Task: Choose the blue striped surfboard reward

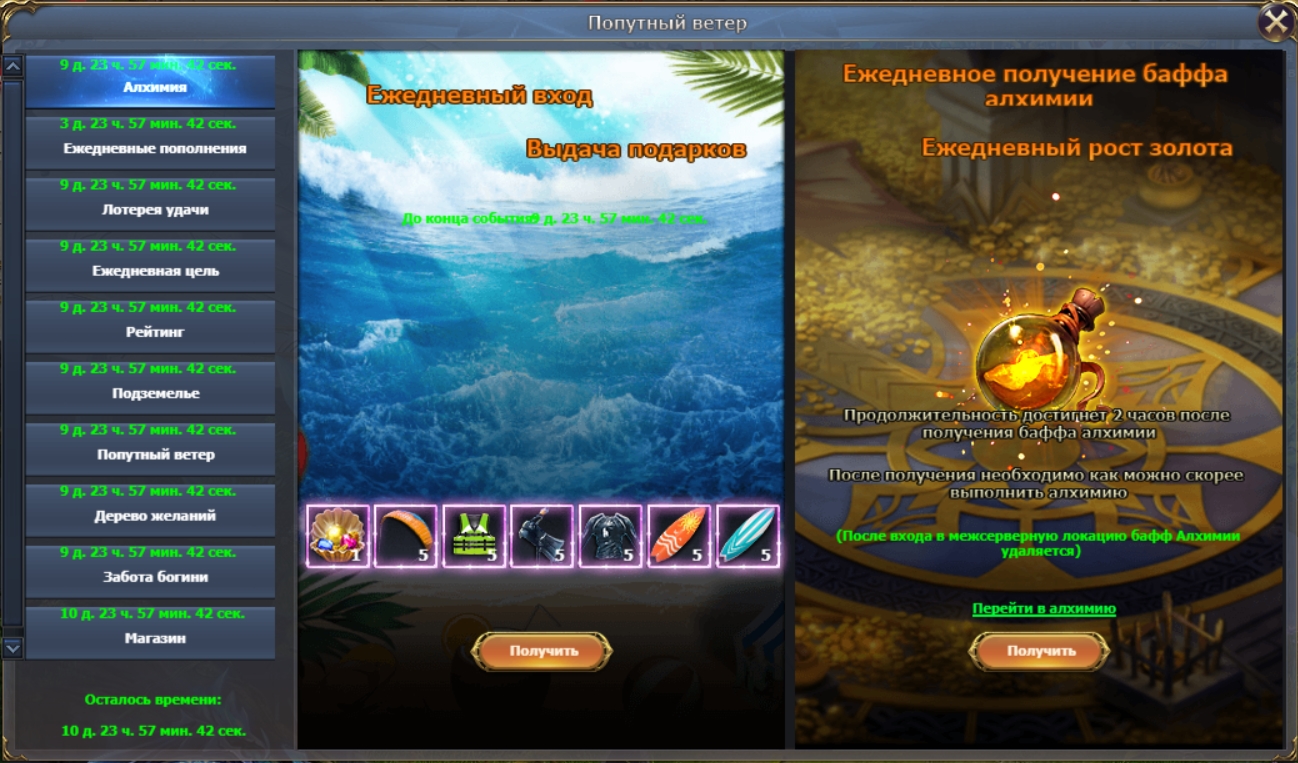Action: [x=747, y=536]
